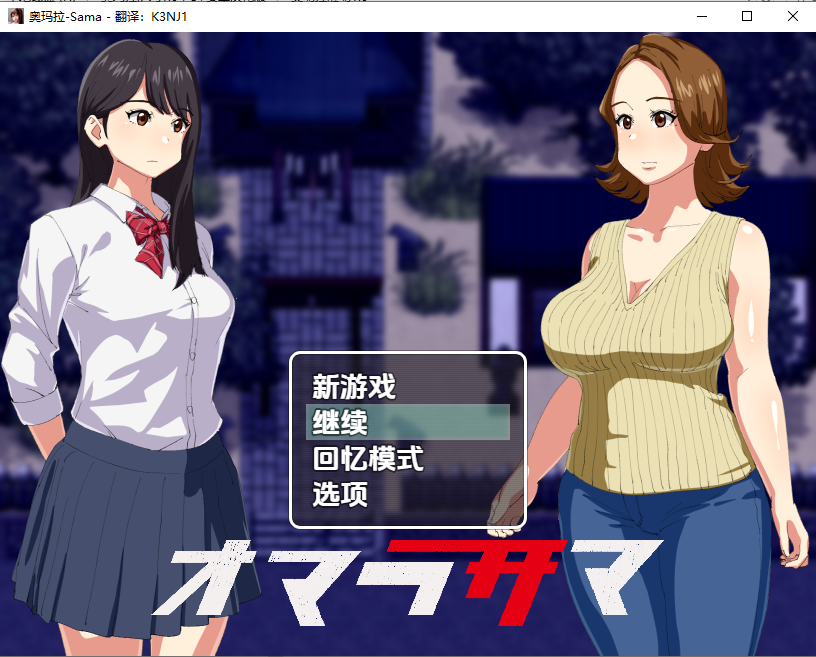This screenshot has height=657, width=816.
Task: Minimize the game window
Action: tap(700, 17)
